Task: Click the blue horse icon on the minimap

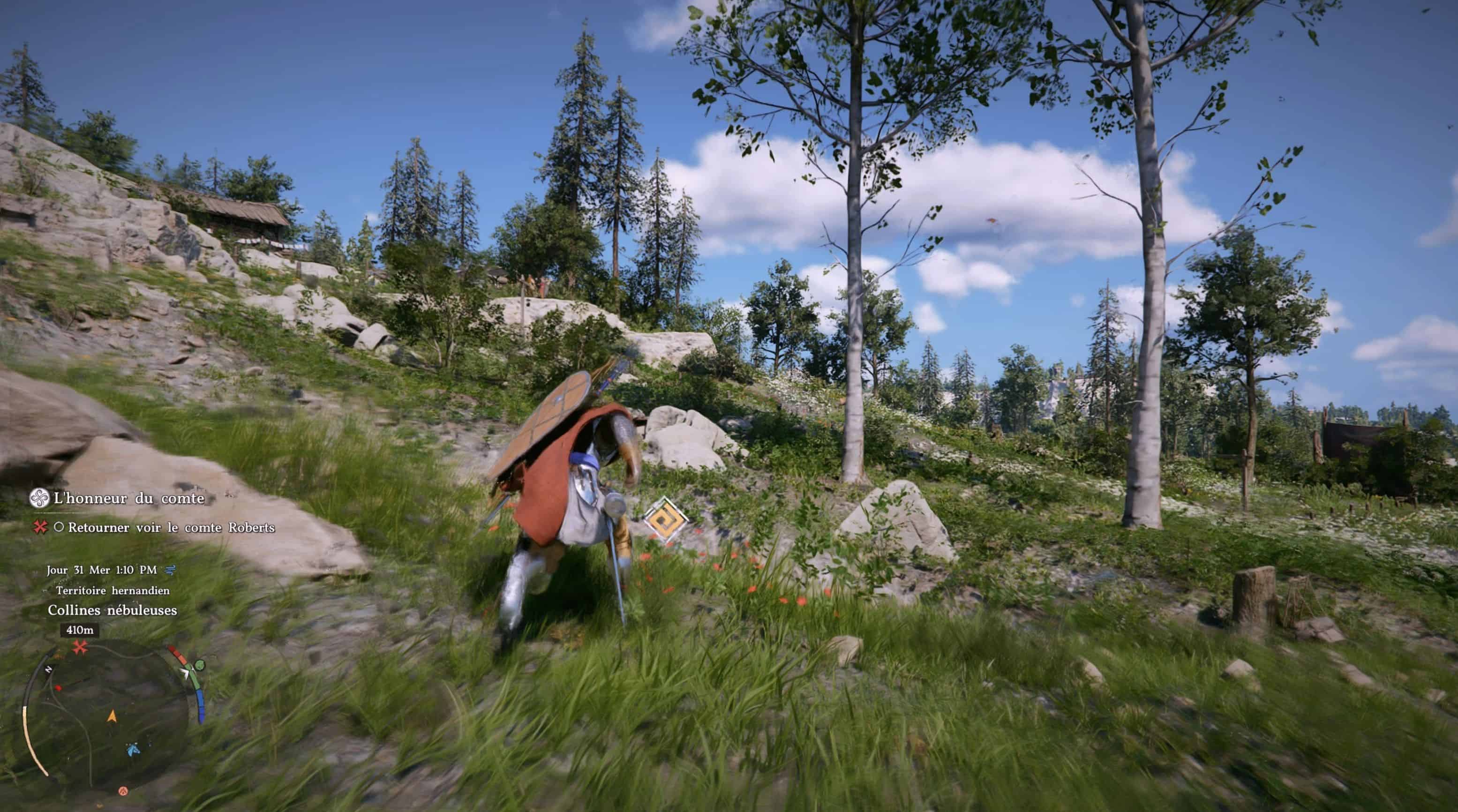Action: 133,749
